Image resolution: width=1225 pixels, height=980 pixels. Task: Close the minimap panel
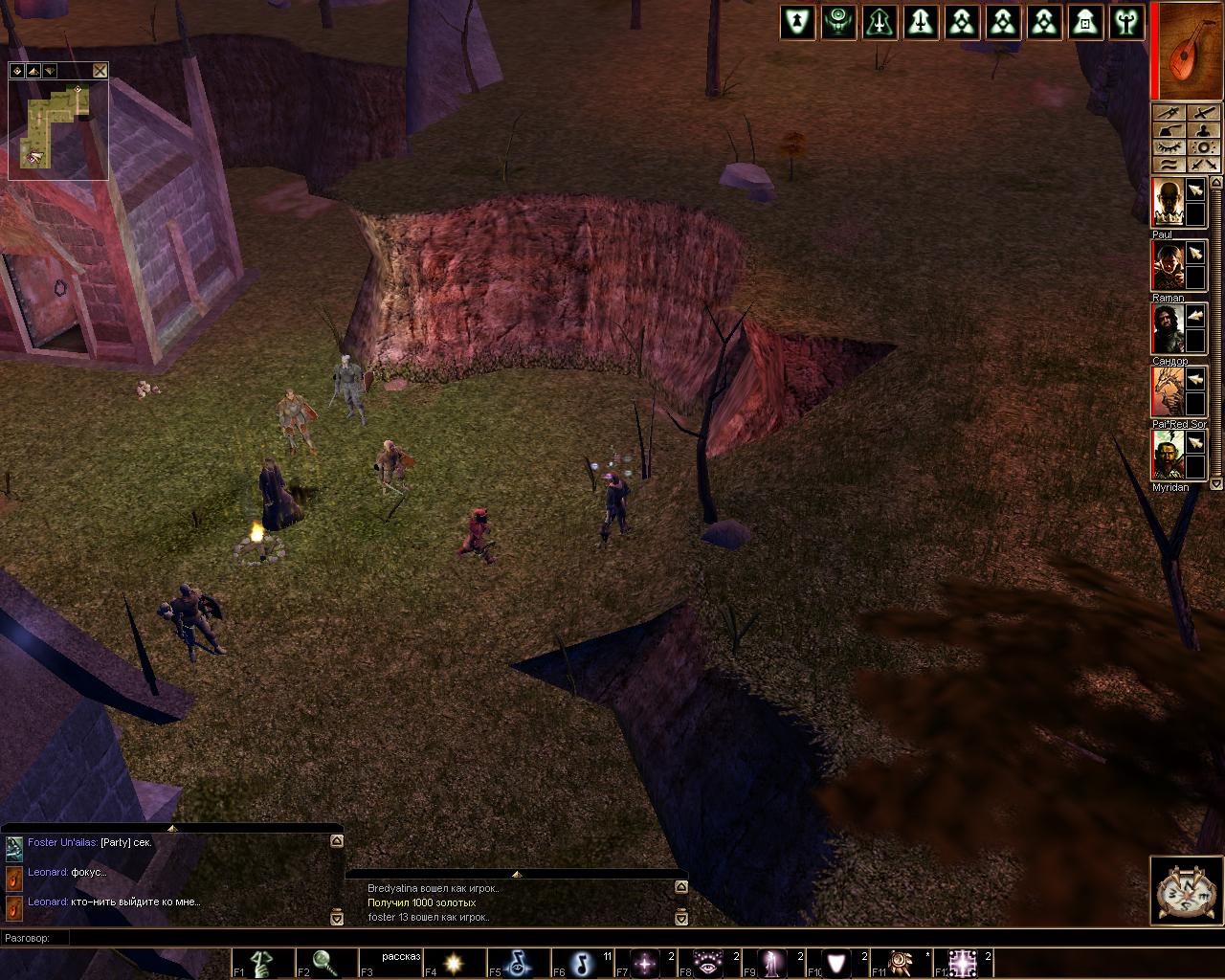pos(100,71)
